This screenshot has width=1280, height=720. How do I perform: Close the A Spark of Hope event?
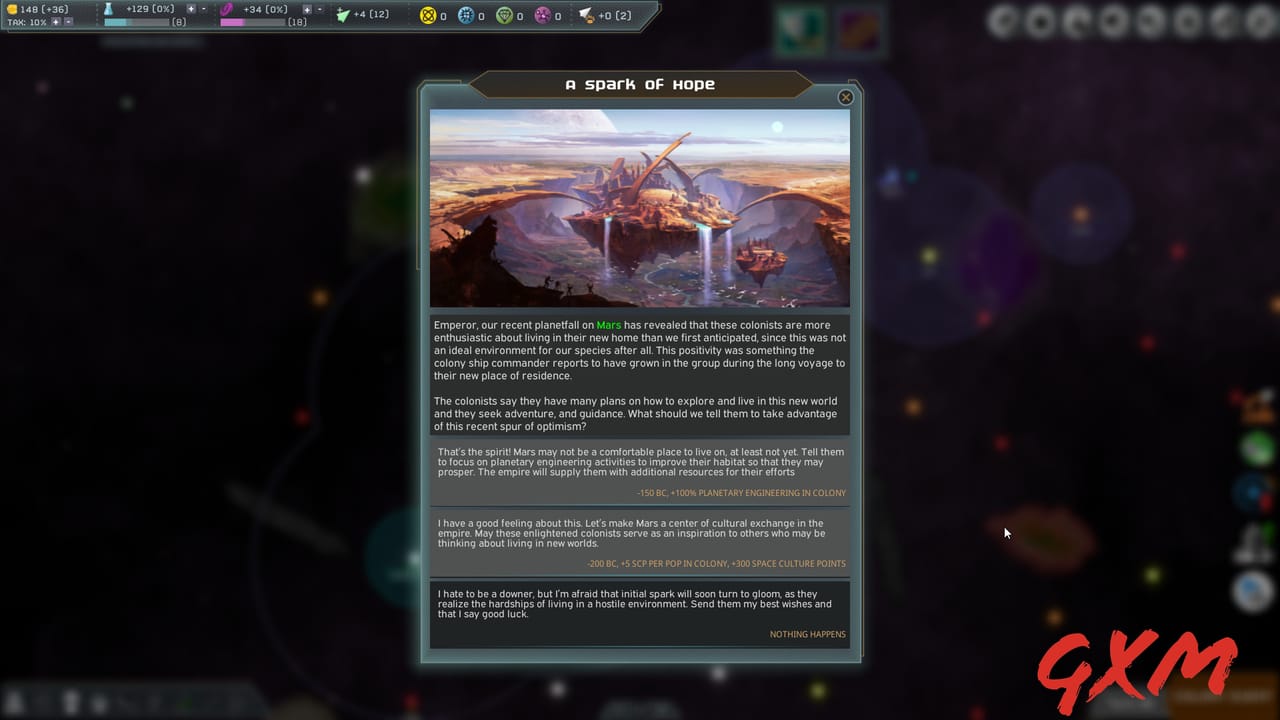click(x=845, y=97)
